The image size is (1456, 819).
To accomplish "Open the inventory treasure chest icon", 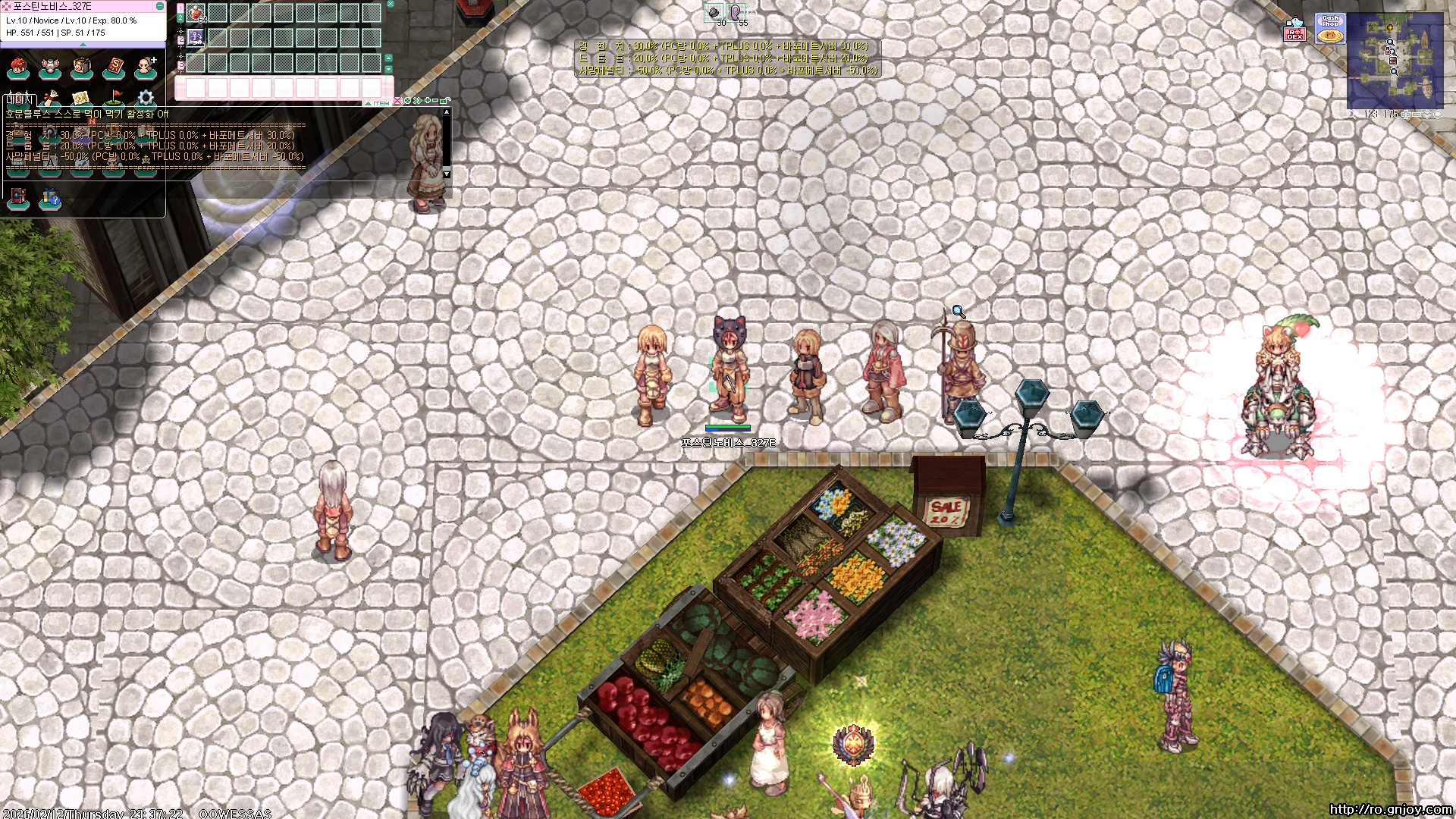I will (x=81, y=68).
